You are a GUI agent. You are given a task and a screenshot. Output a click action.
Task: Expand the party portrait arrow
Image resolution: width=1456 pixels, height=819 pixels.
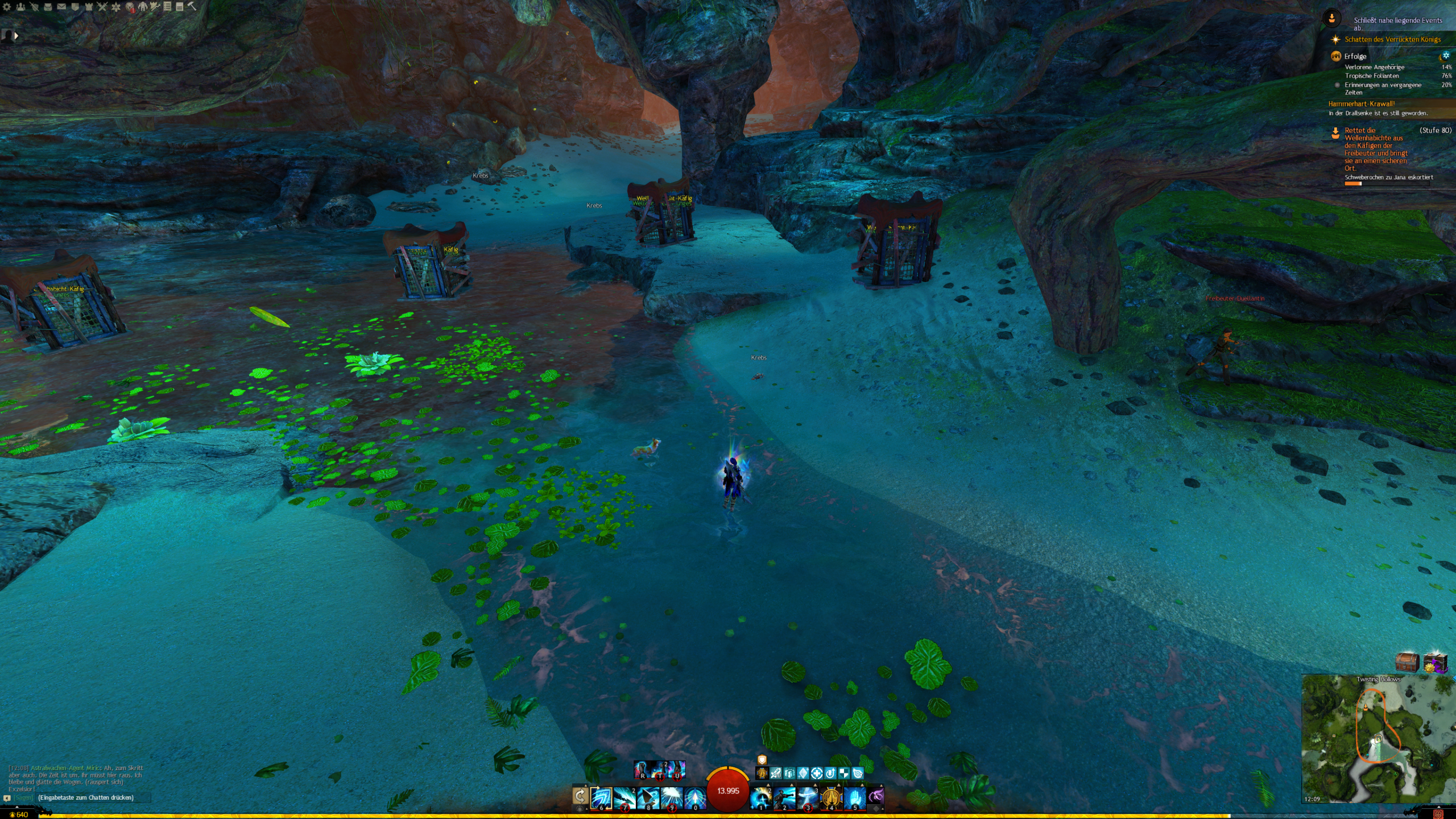tap(16, 36)
